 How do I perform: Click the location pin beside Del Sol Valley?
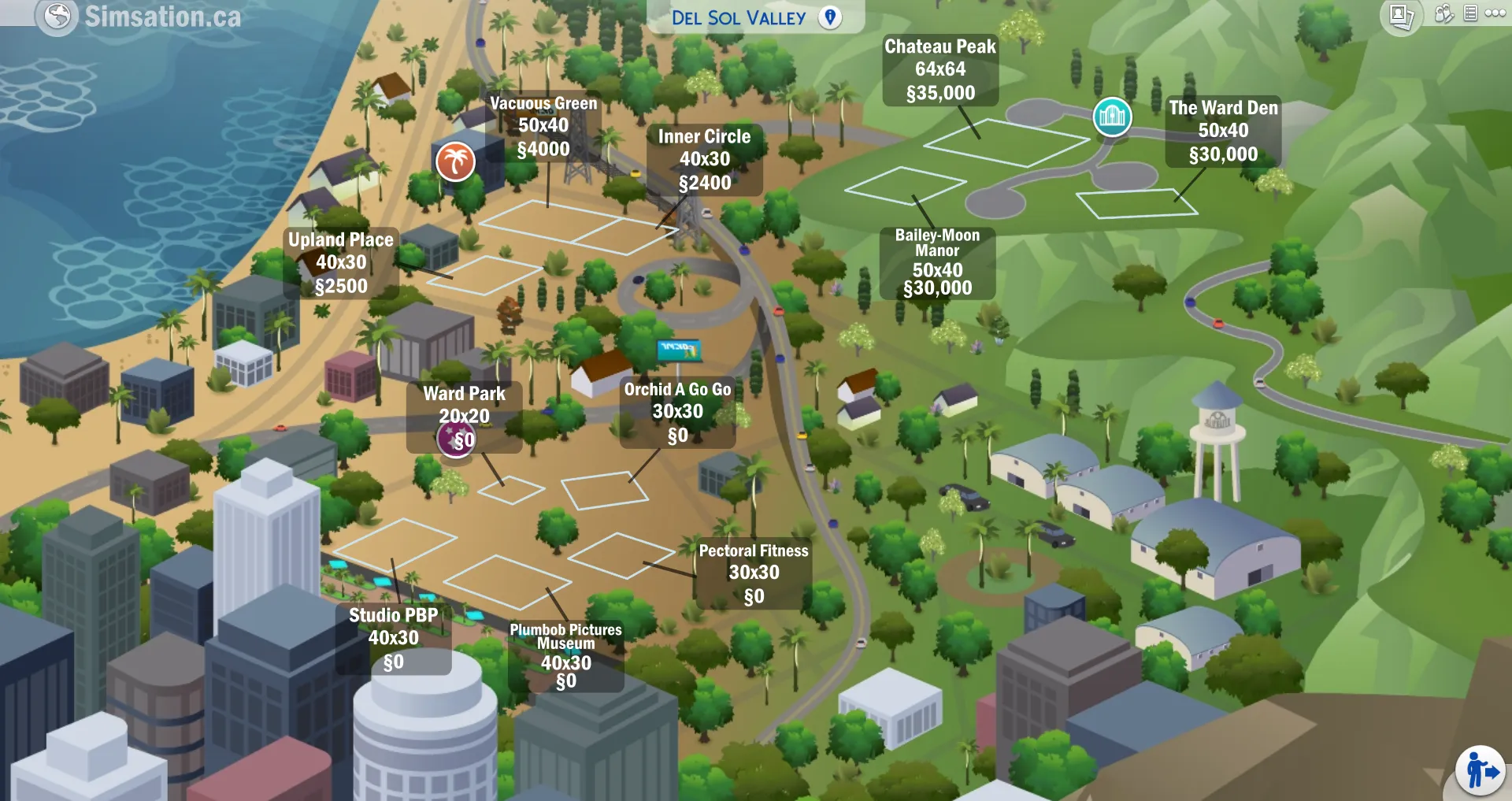[830, 17]
